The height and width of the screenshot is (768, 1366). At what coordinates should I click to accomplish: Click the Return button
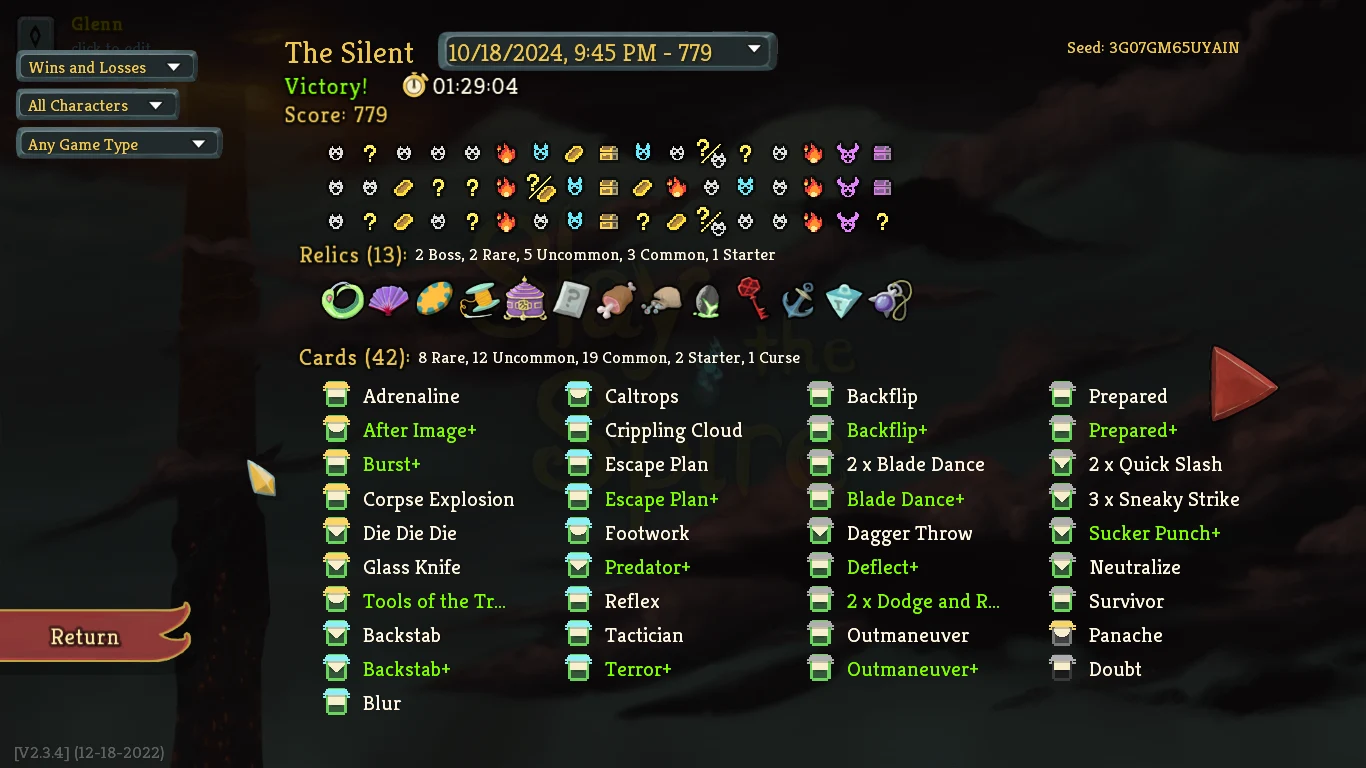tap(84, 637)
